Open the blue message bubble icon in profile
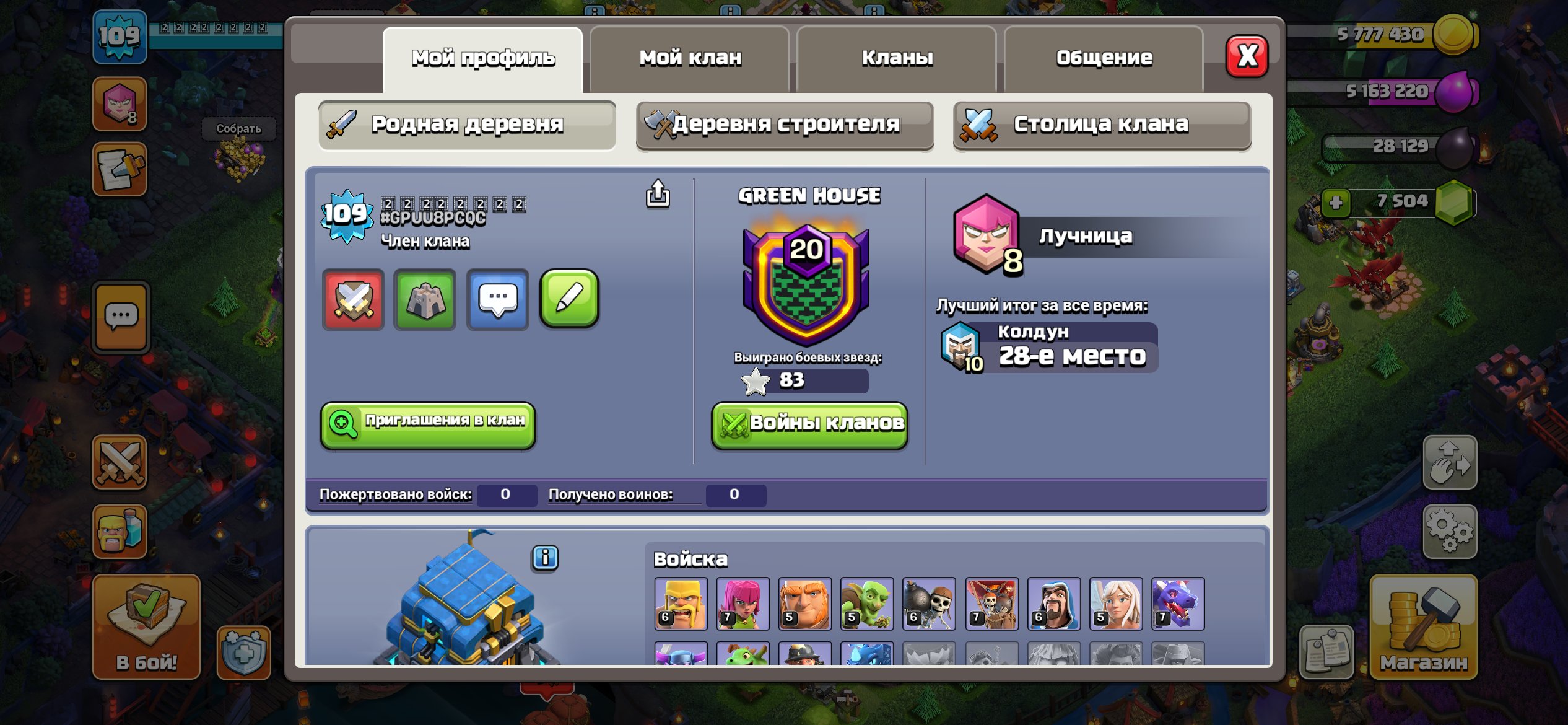Image resolution: width=1568 pixels, height=725 pixels. click(496, 299)
